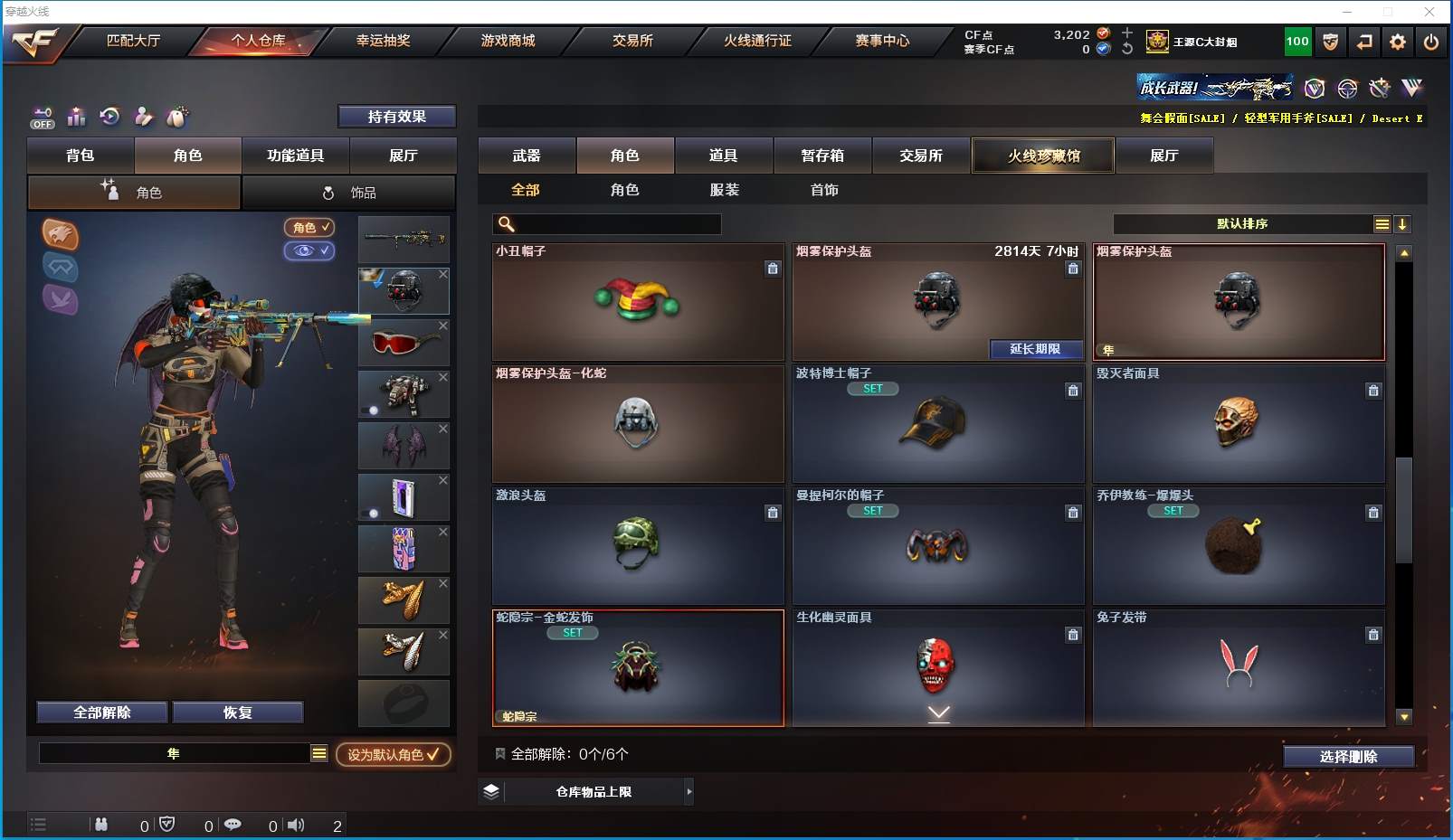Open the 匹配大厅 lobby menu
Viewport: 1453px width, 840px height.
133,41
